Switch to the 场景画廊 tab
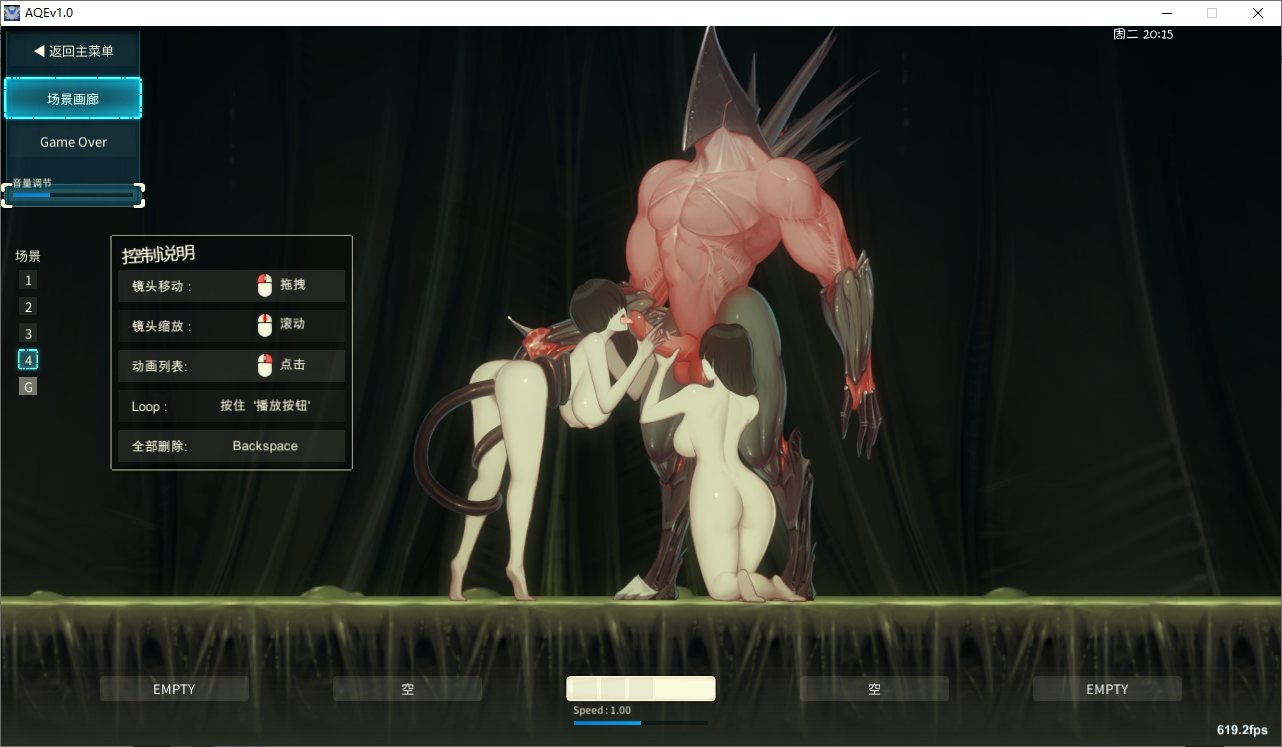This screenshot has height=747, width=1282. tap(72, 98)
